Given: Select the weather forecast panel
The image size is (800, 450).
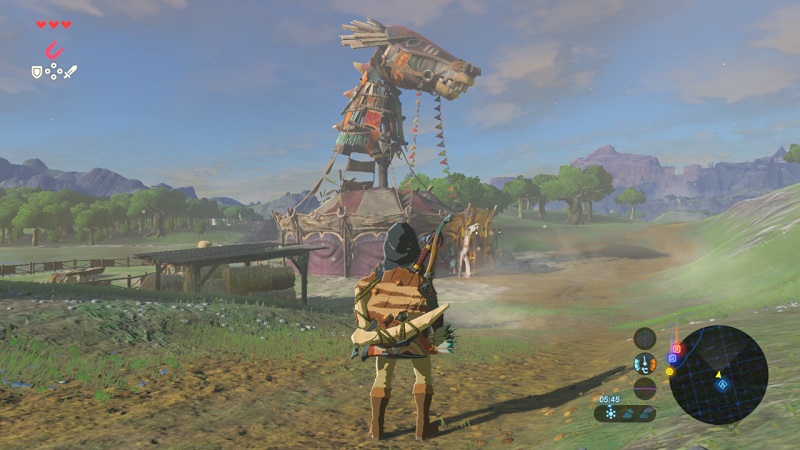Looking at the screenshot, I should point(625,413).
